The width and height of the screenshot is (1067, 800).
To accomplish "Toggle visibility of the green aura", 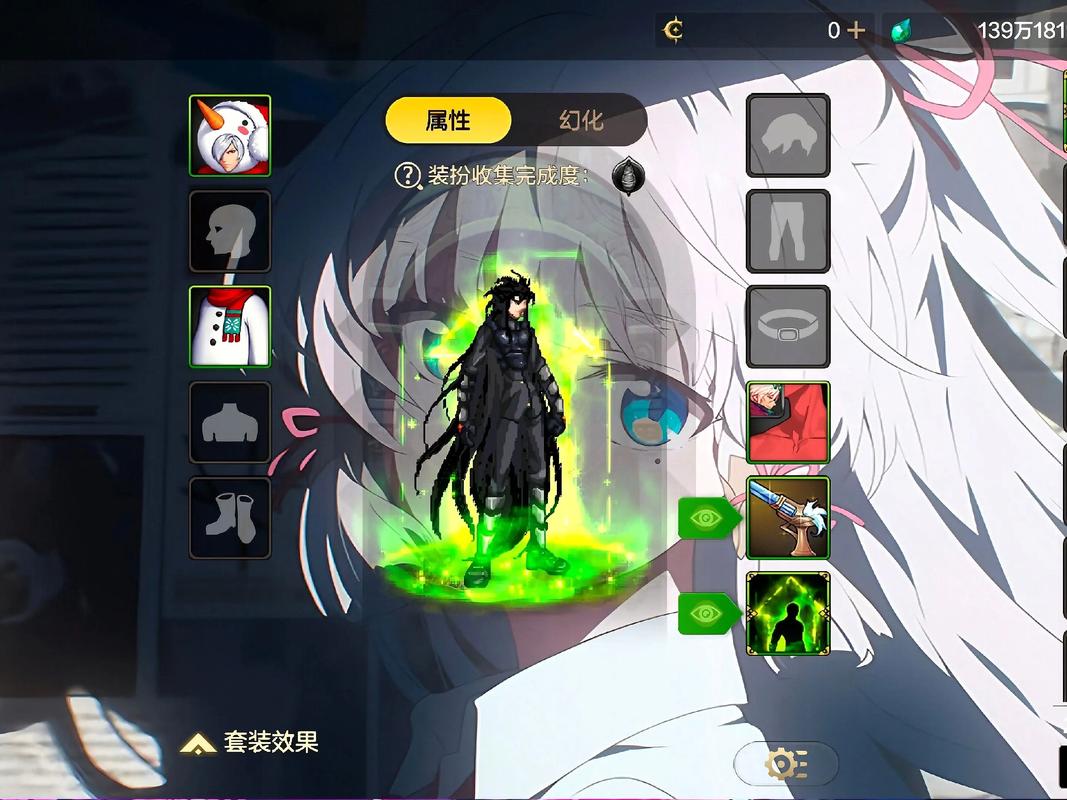I will pyautogui.click(x=708, y=613).
